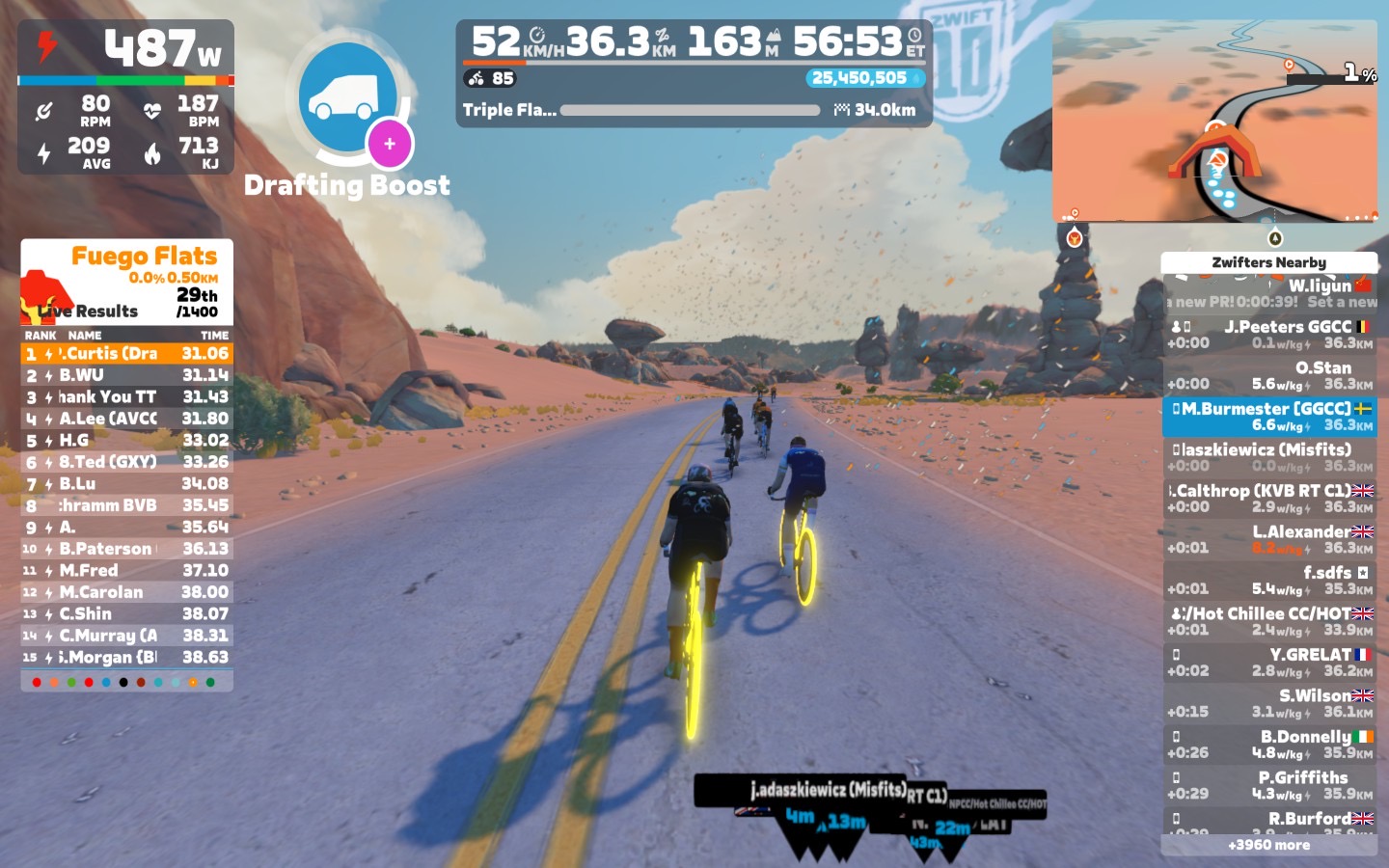Choose Y.GRELAT from Zwifters Nearby
The height and width of the screenshot is (868, 1389).
(1268, 662)
